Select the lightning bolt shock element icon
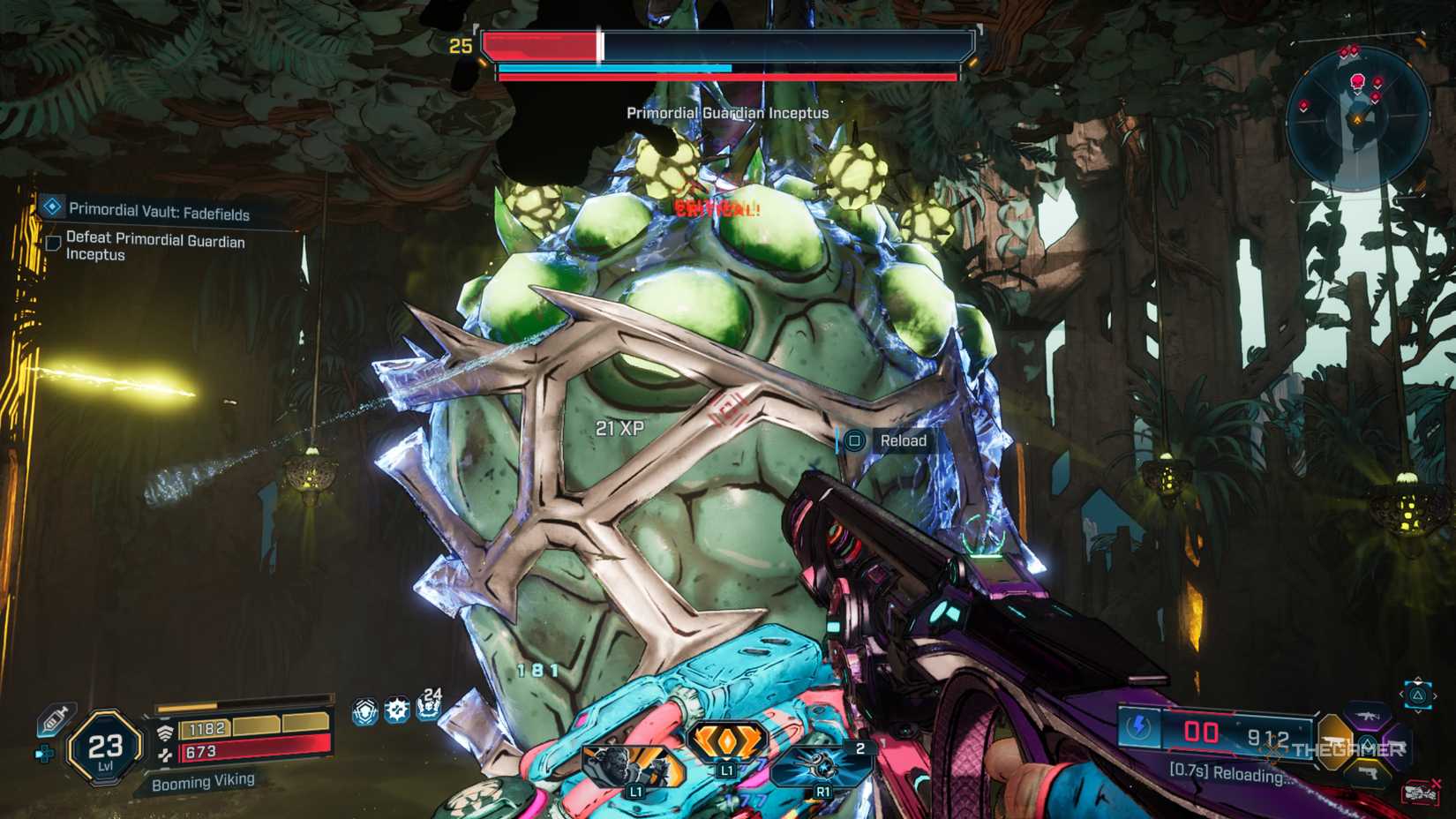 (1138, 728)
